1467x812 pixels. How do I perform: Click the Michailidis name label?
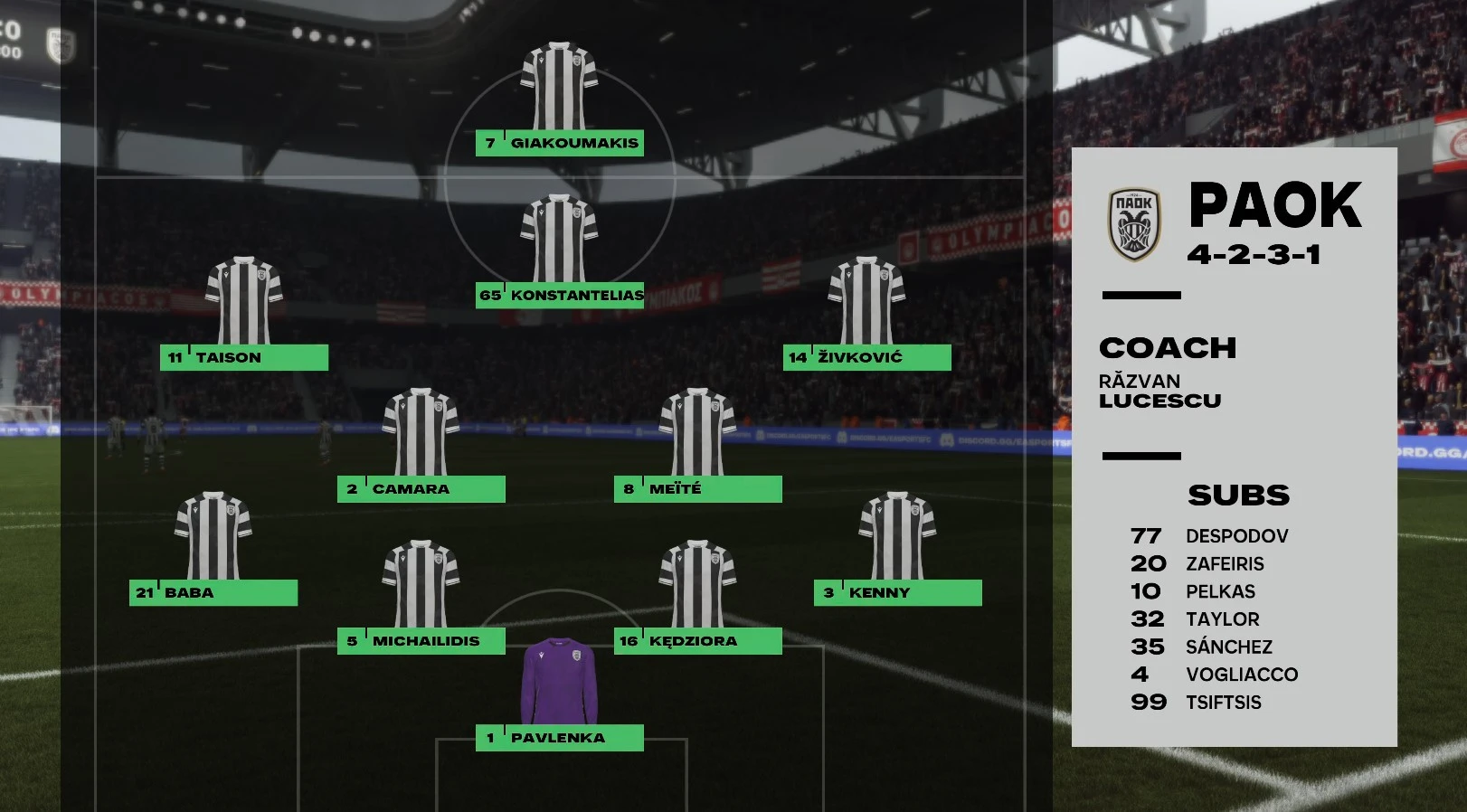(422, 640)
